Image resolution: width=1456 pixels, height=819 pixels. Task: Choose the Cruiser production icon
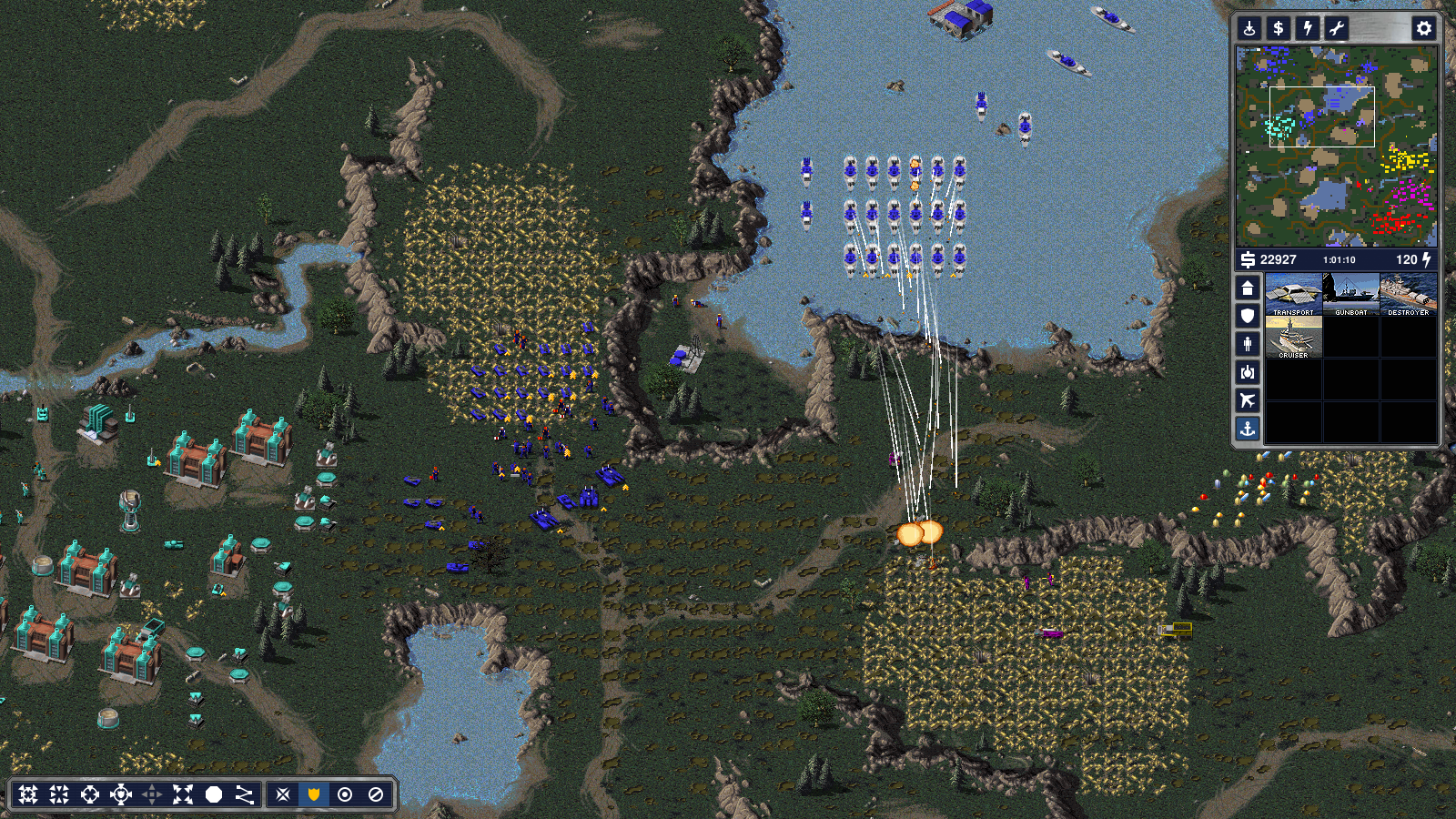tap(1293, 337)
